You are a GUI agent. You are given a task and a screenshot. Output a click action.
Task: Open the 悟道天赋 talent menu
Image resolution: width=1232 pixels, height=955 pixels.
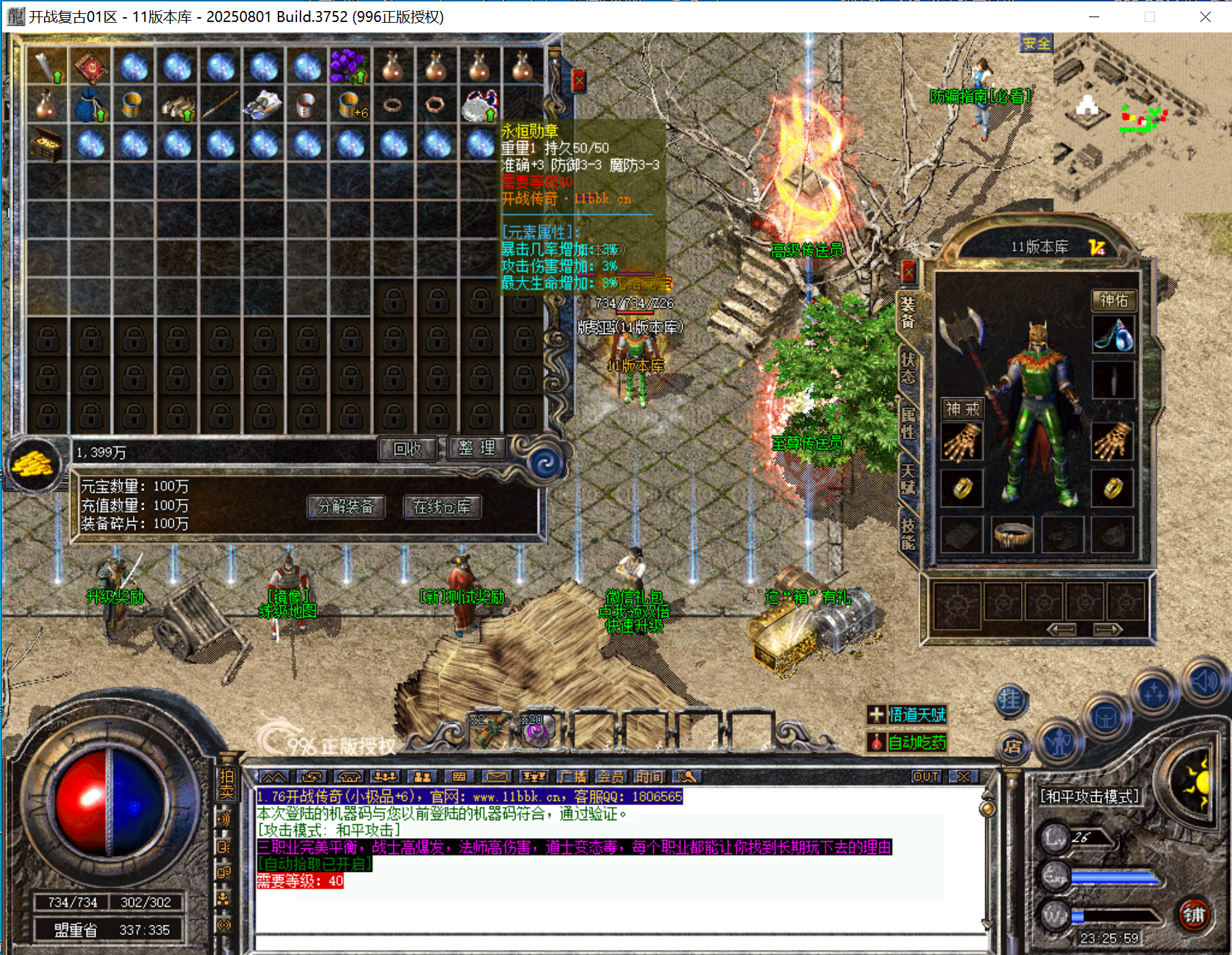907,715
